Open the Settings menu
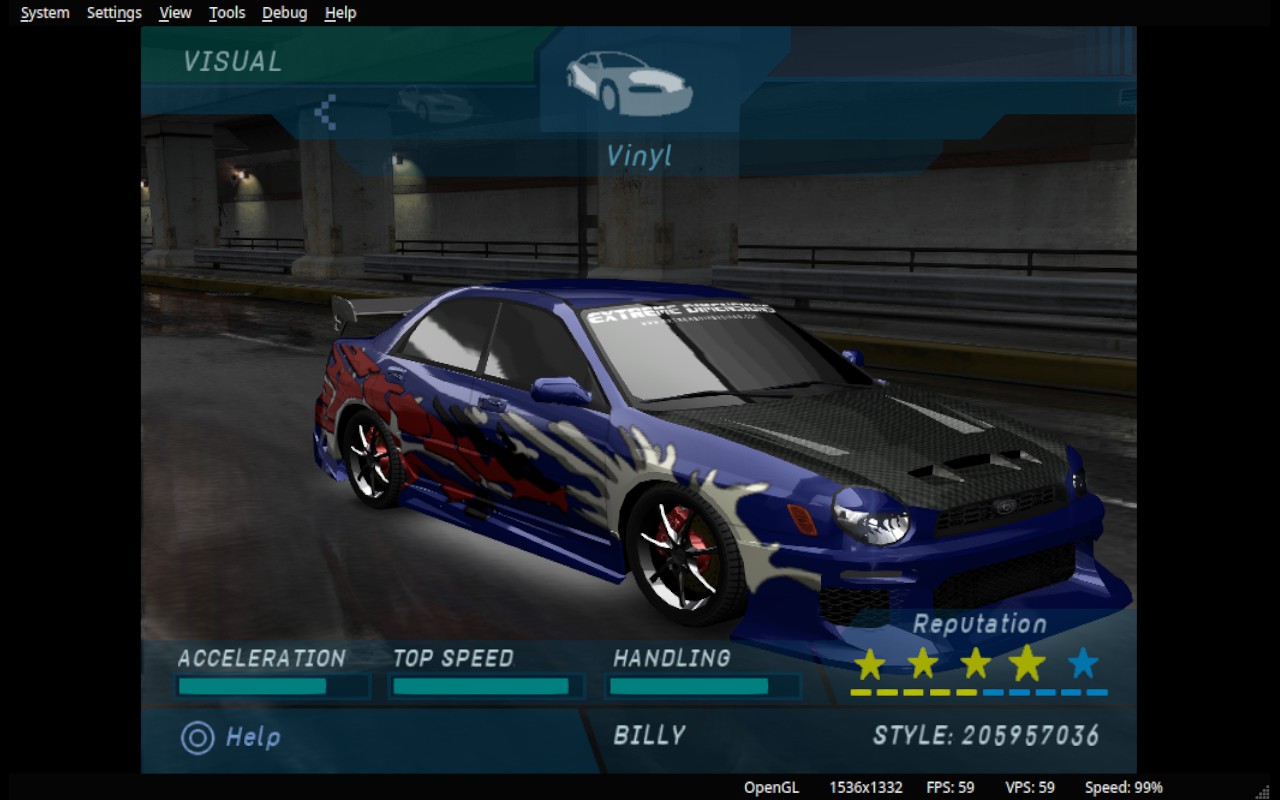Screen dimensions: 1280x800 114,13
